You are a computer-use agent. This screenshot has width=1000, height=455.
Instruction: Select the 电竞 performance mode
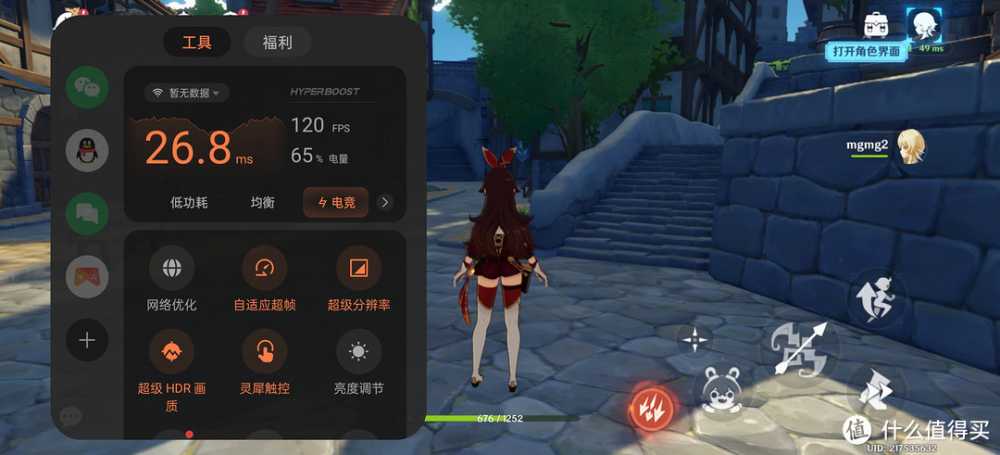335,202
